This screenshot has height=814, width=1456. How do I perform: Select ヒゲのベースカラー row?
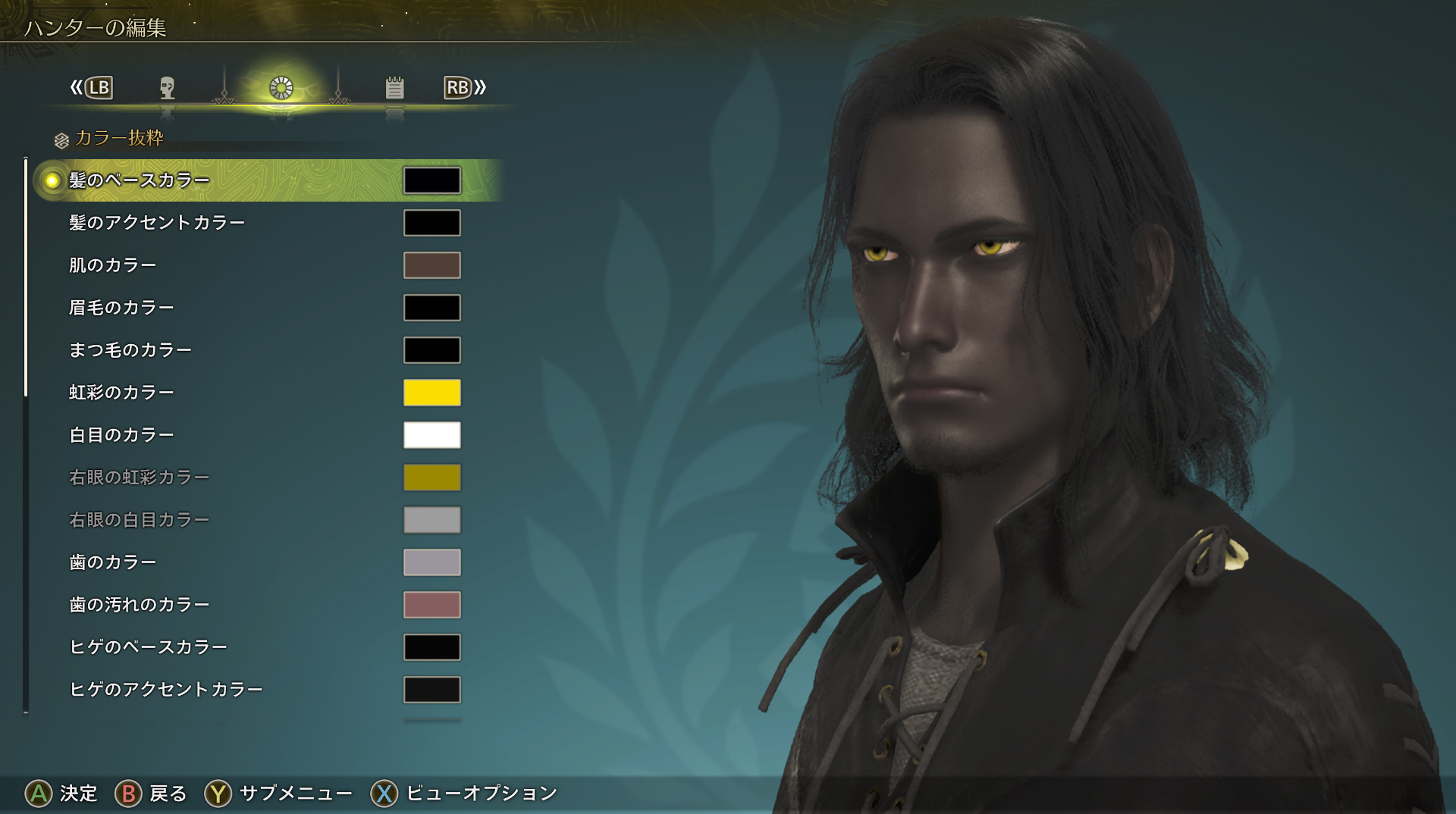[x=149, y=647]
